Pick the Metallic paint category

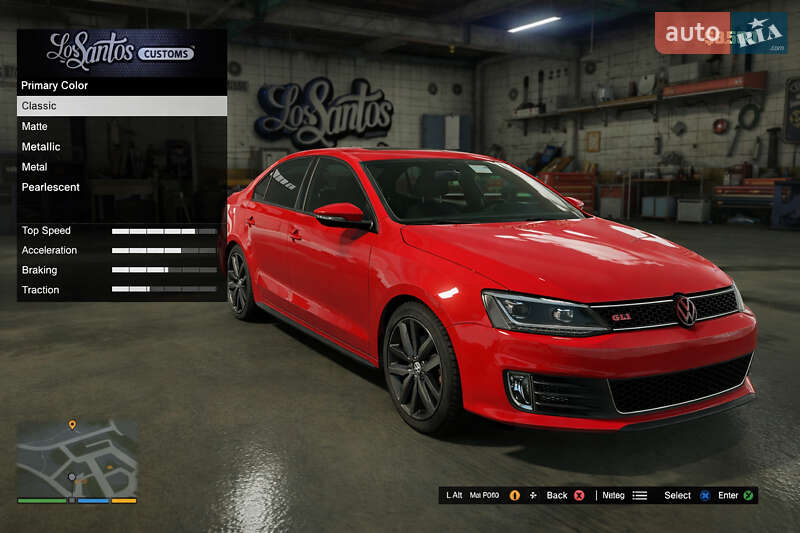[121, 147]
